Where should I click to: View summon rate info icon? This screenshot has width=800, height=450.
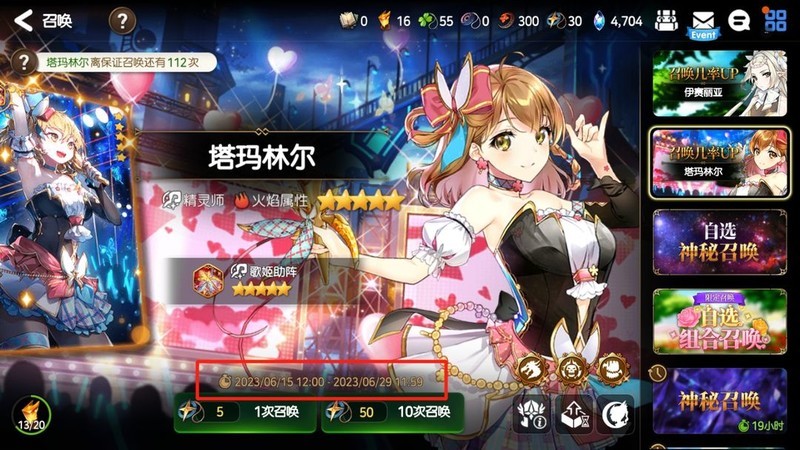coord(531,413)
